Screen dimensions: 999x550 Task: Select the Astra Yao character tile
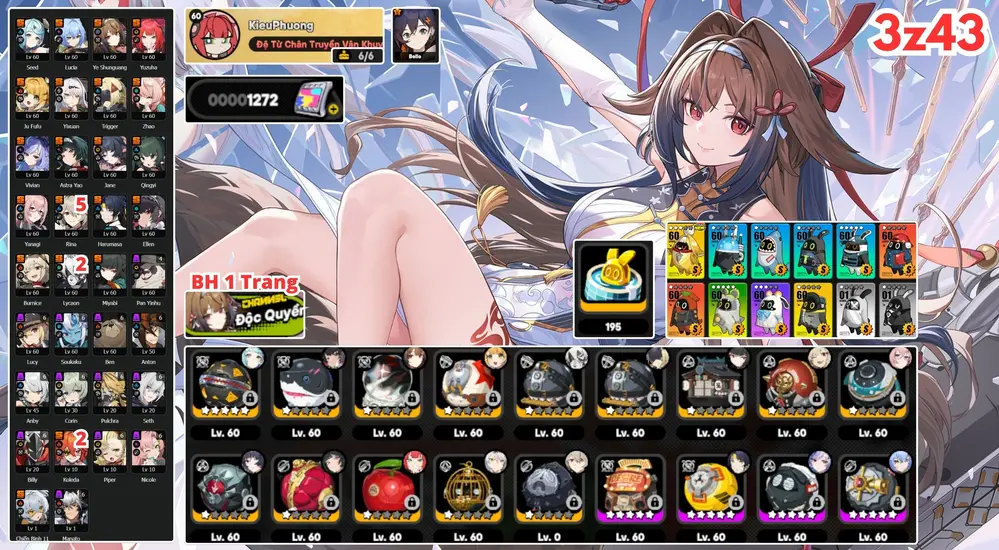(71, 155)
